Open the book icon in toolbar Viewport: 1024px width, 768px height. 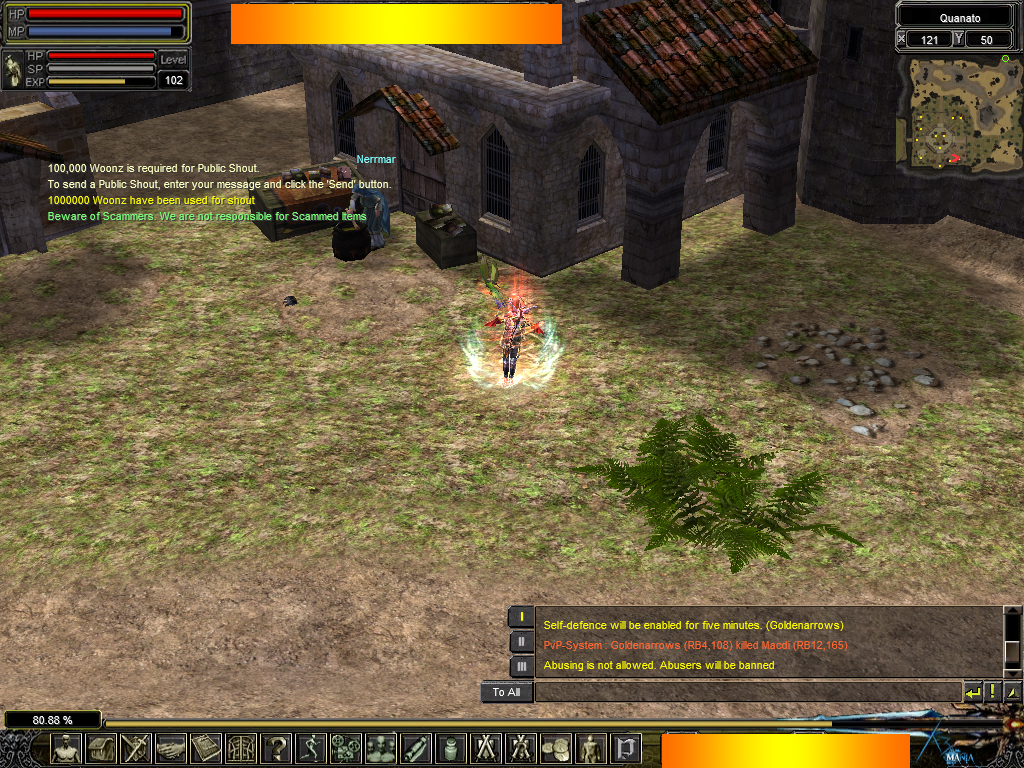206,748
